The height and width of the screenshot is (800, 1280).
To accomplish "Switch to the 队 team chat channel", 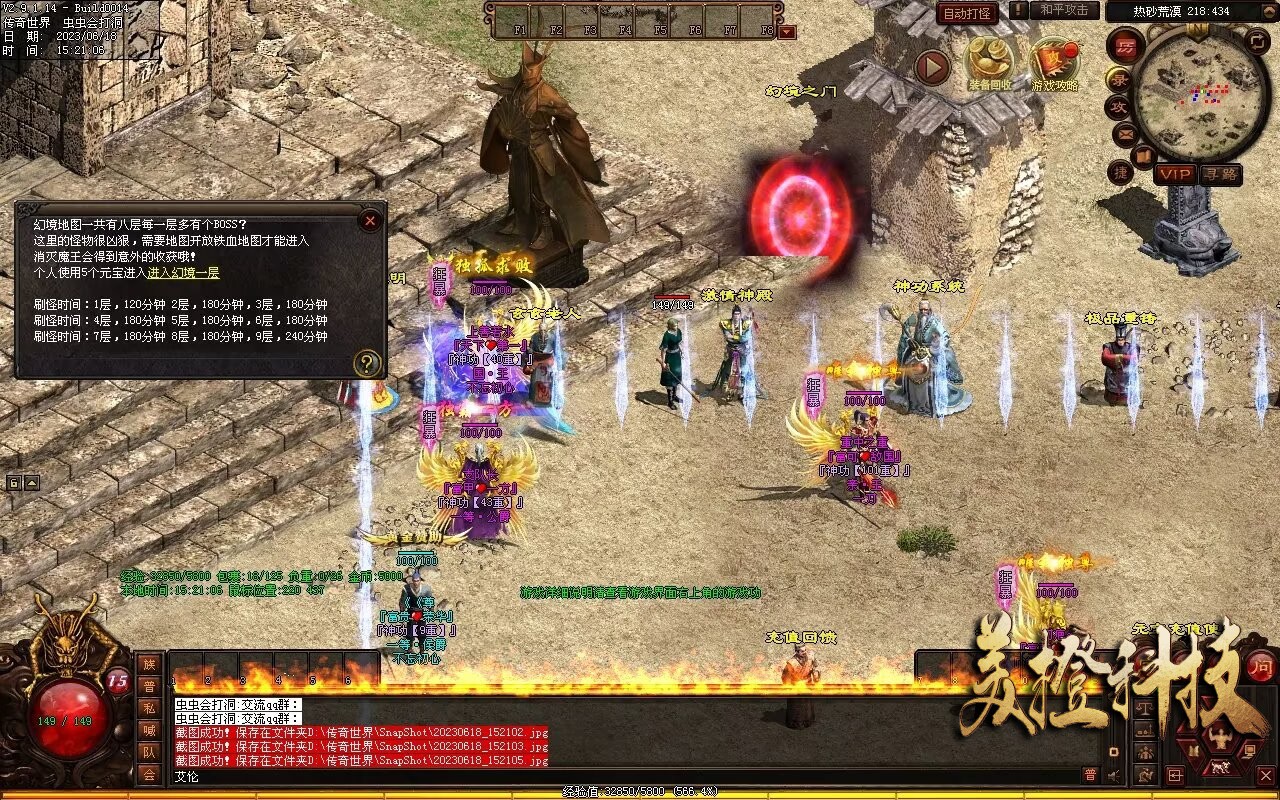I will tap(149, 752).
